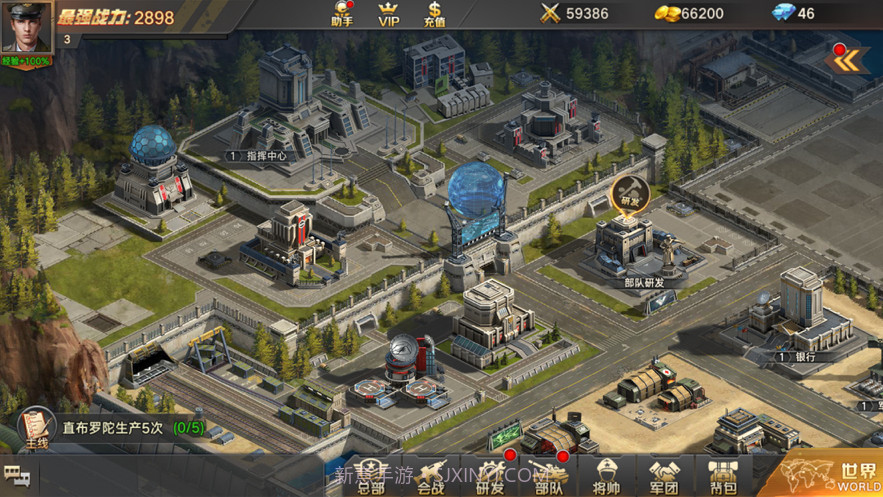883x497 pixels.
Task: Open the commander portrait profile
Action: point(26,27)
